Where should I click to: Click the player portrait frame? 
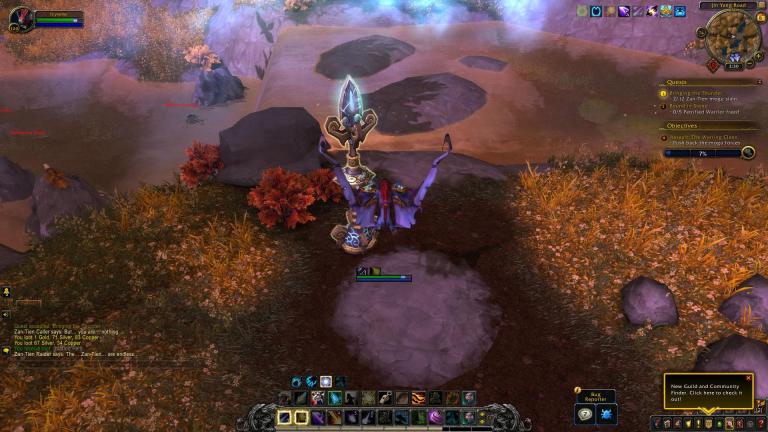tap(20, 18)
